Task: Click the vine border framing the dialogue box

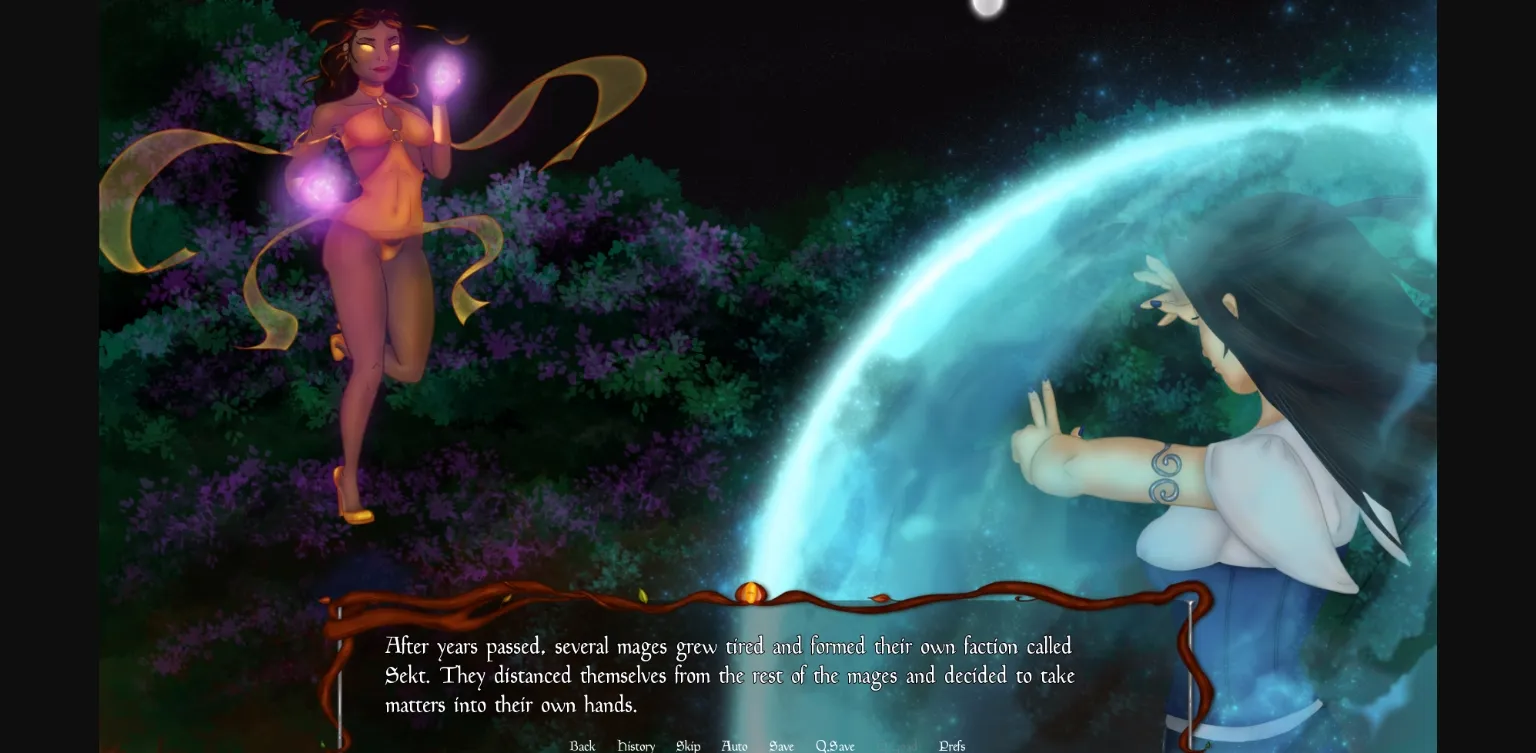Action: pos(500,600)
